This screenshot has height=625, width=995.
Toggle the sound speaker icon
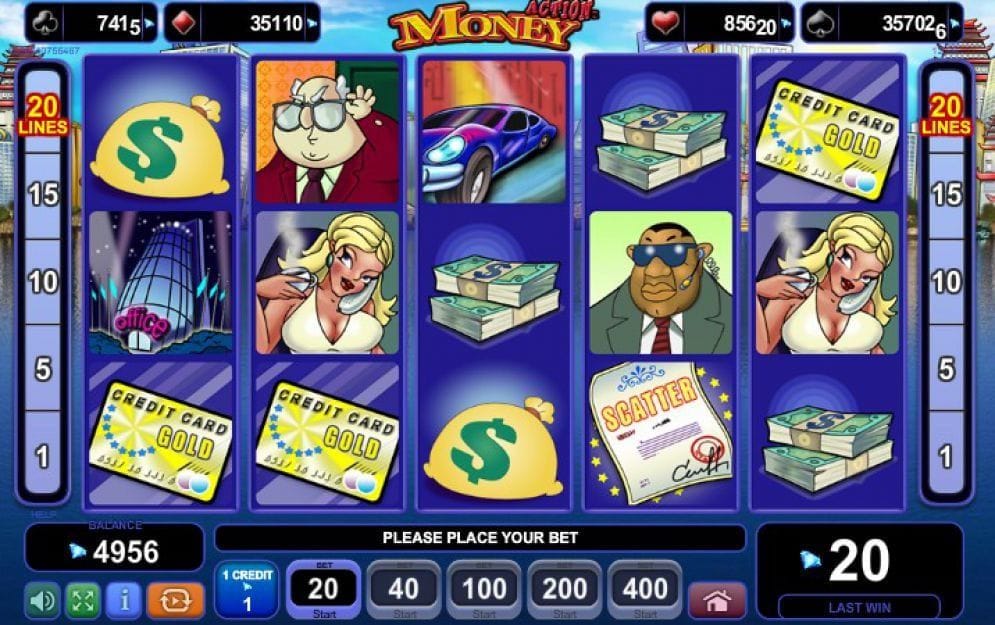(42, 600)
